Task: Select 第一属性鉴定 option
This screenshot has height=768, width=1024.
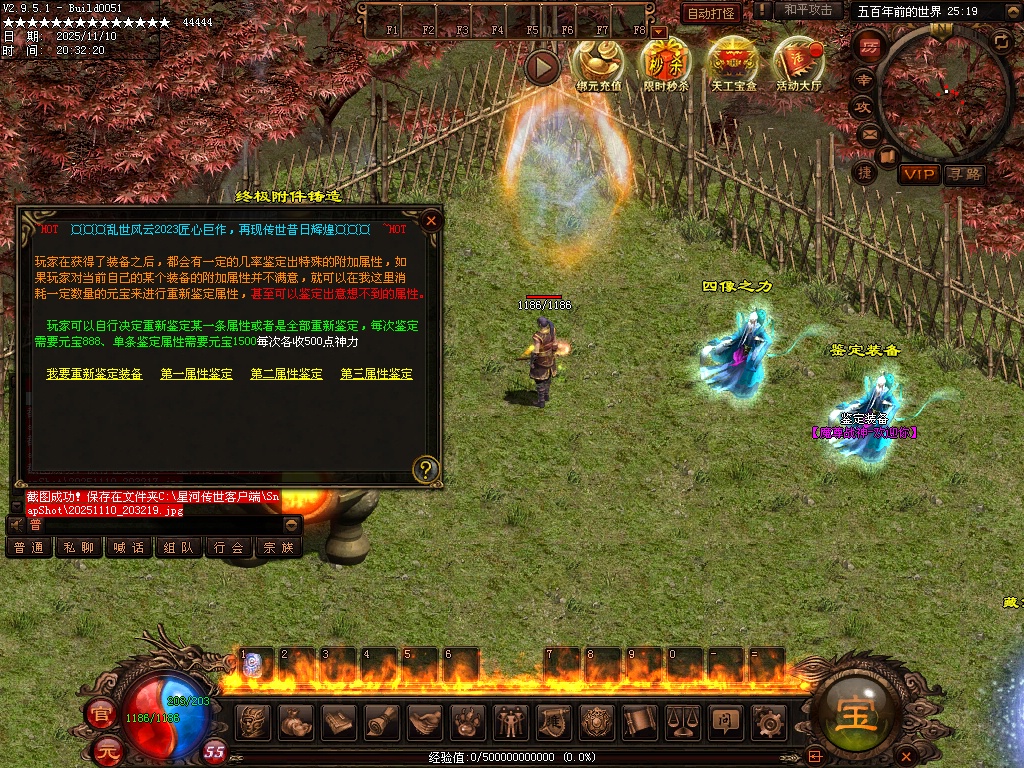Action: point(196,374)
